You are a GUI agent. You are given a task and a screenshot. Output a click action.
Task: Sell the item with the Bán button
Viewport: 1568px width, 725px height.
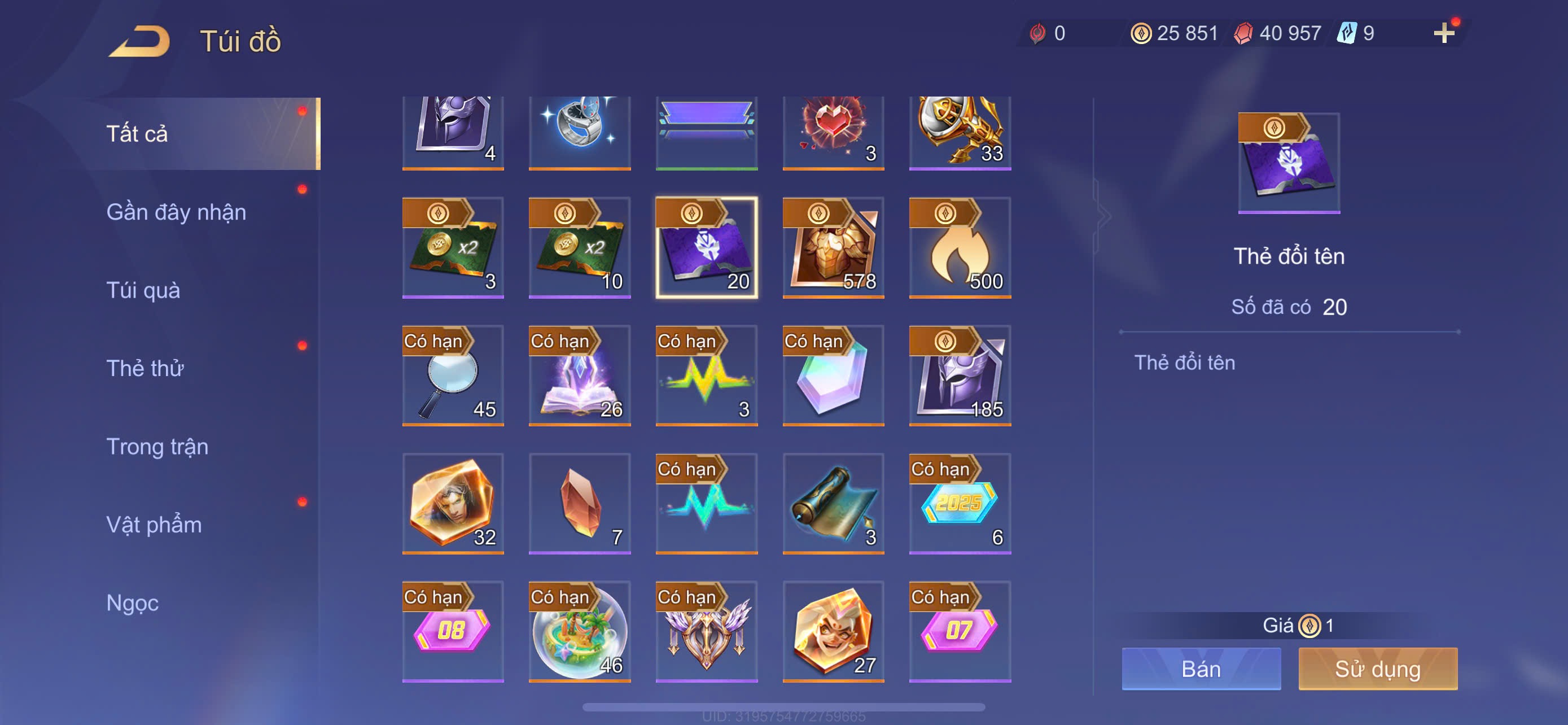1201,669
